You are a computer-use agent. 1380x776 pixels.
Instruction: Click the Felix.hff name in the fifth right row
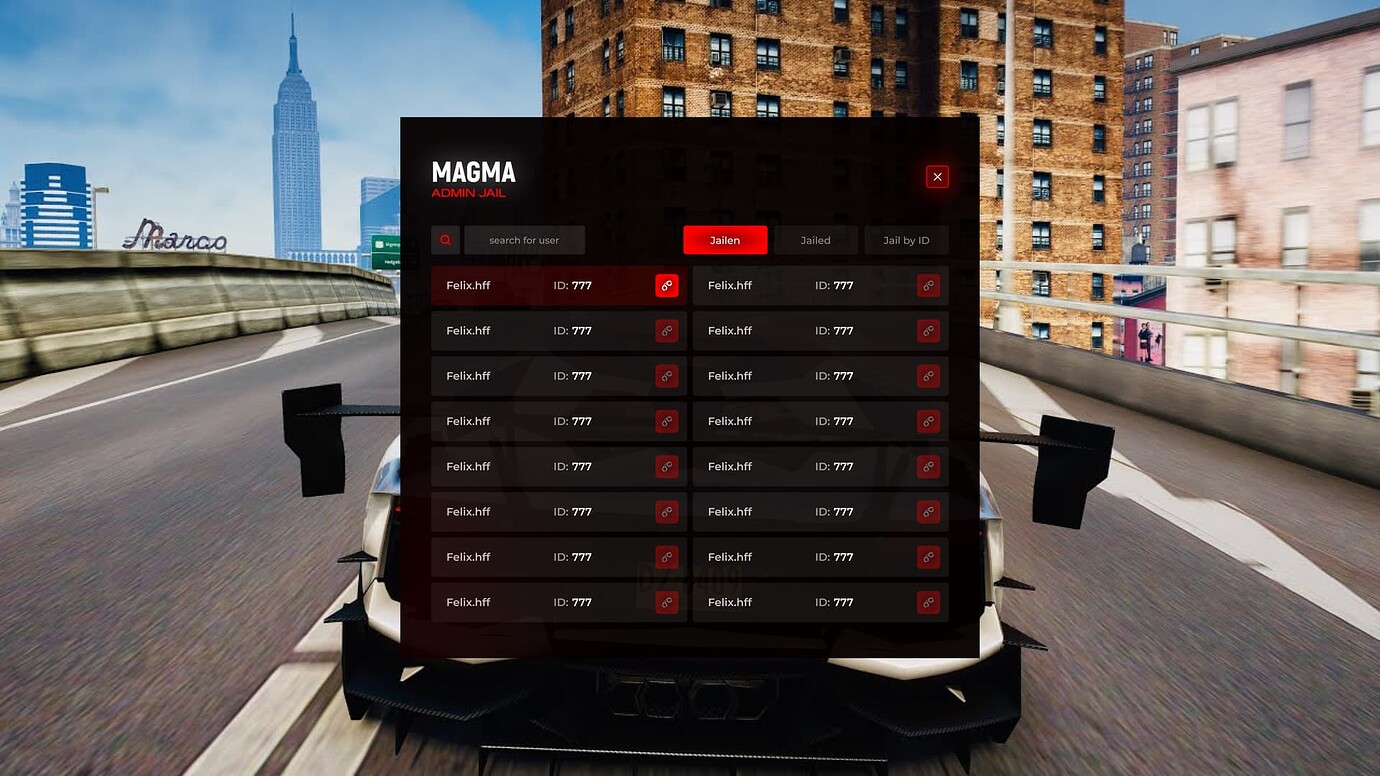[729, 466]
